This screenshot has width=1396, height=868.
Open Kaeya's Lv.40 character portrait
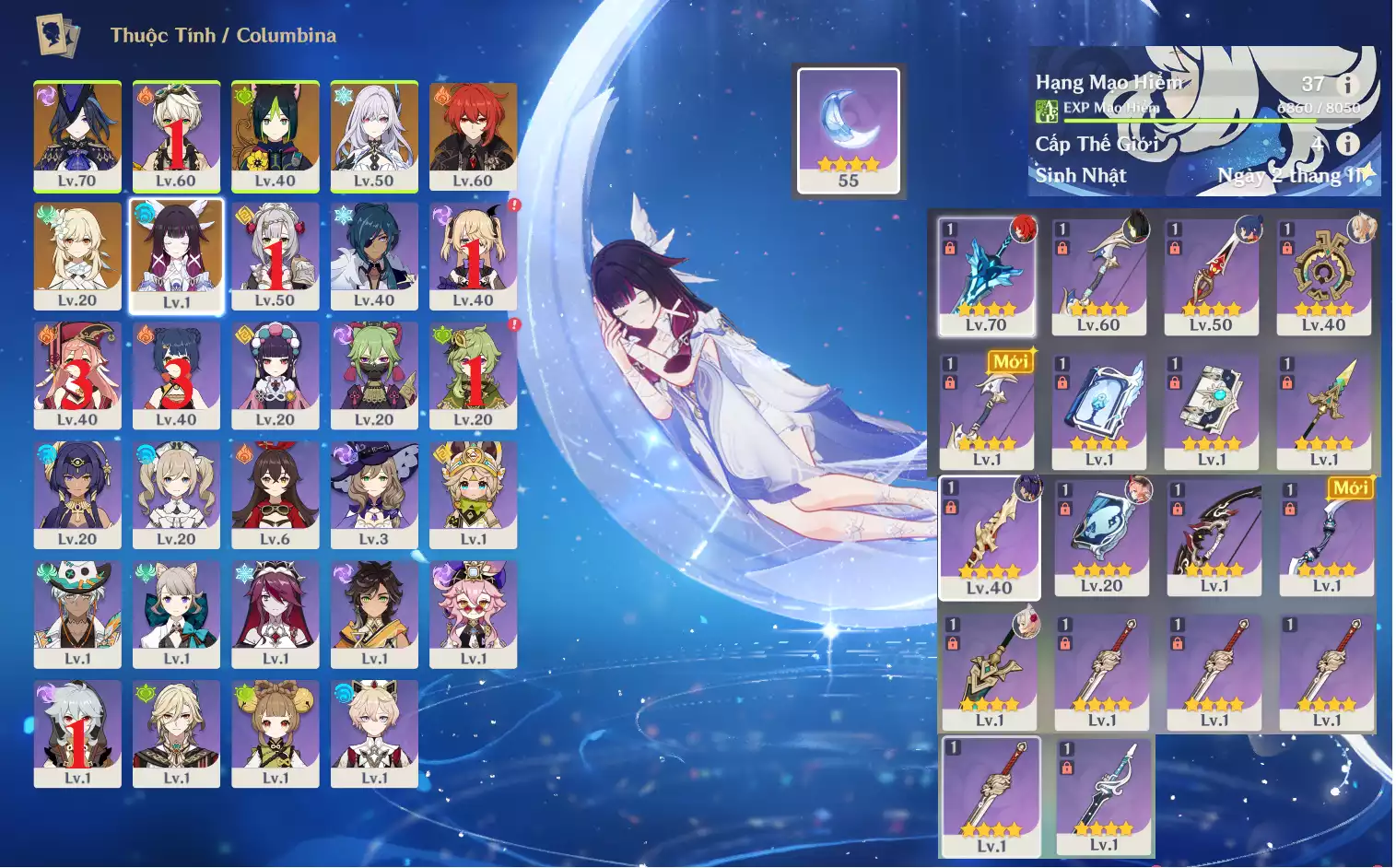(374, 255)
